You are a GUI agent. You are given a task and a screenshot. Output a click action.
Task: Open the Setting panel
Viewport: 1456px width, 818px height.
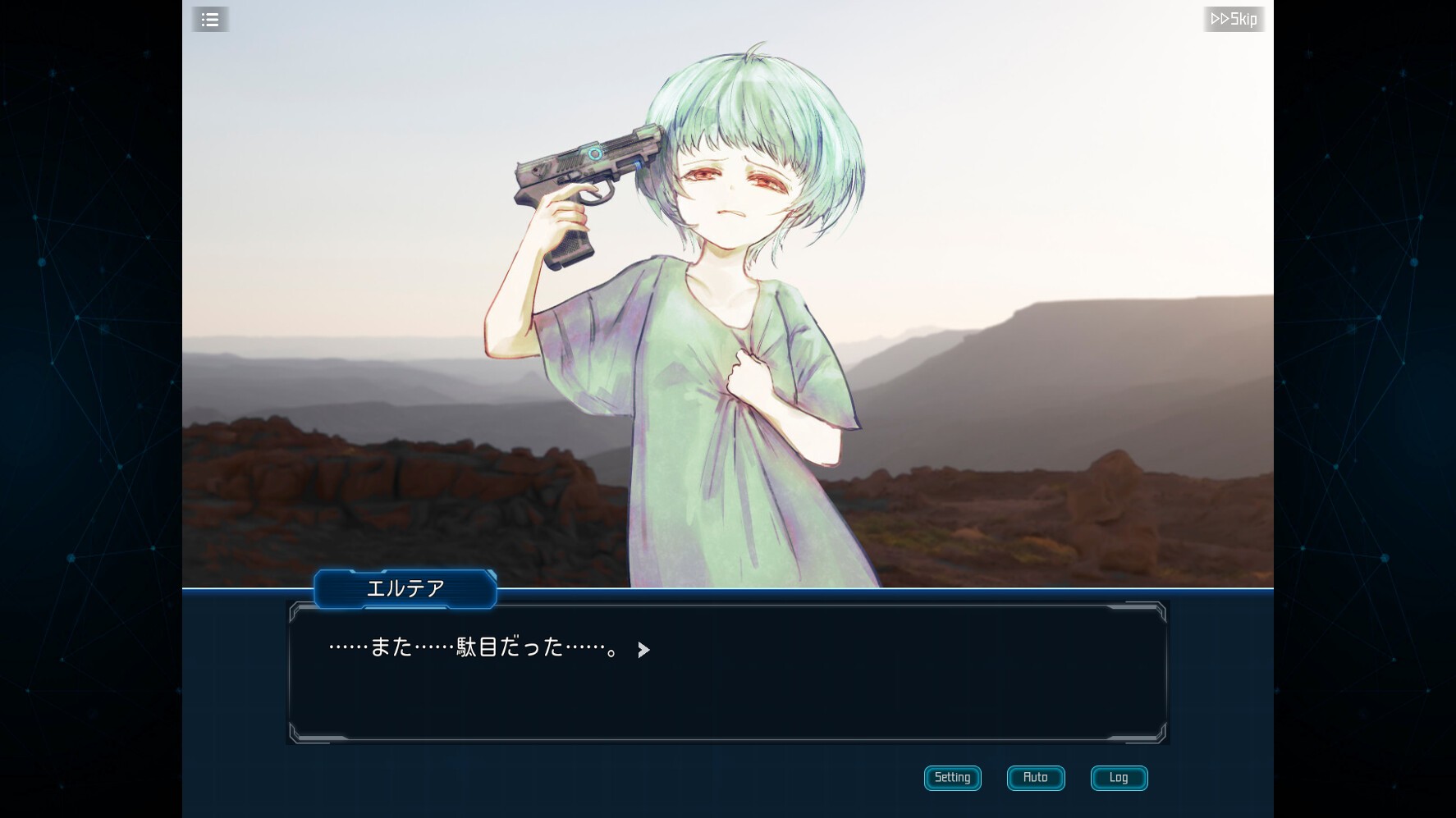952,778
